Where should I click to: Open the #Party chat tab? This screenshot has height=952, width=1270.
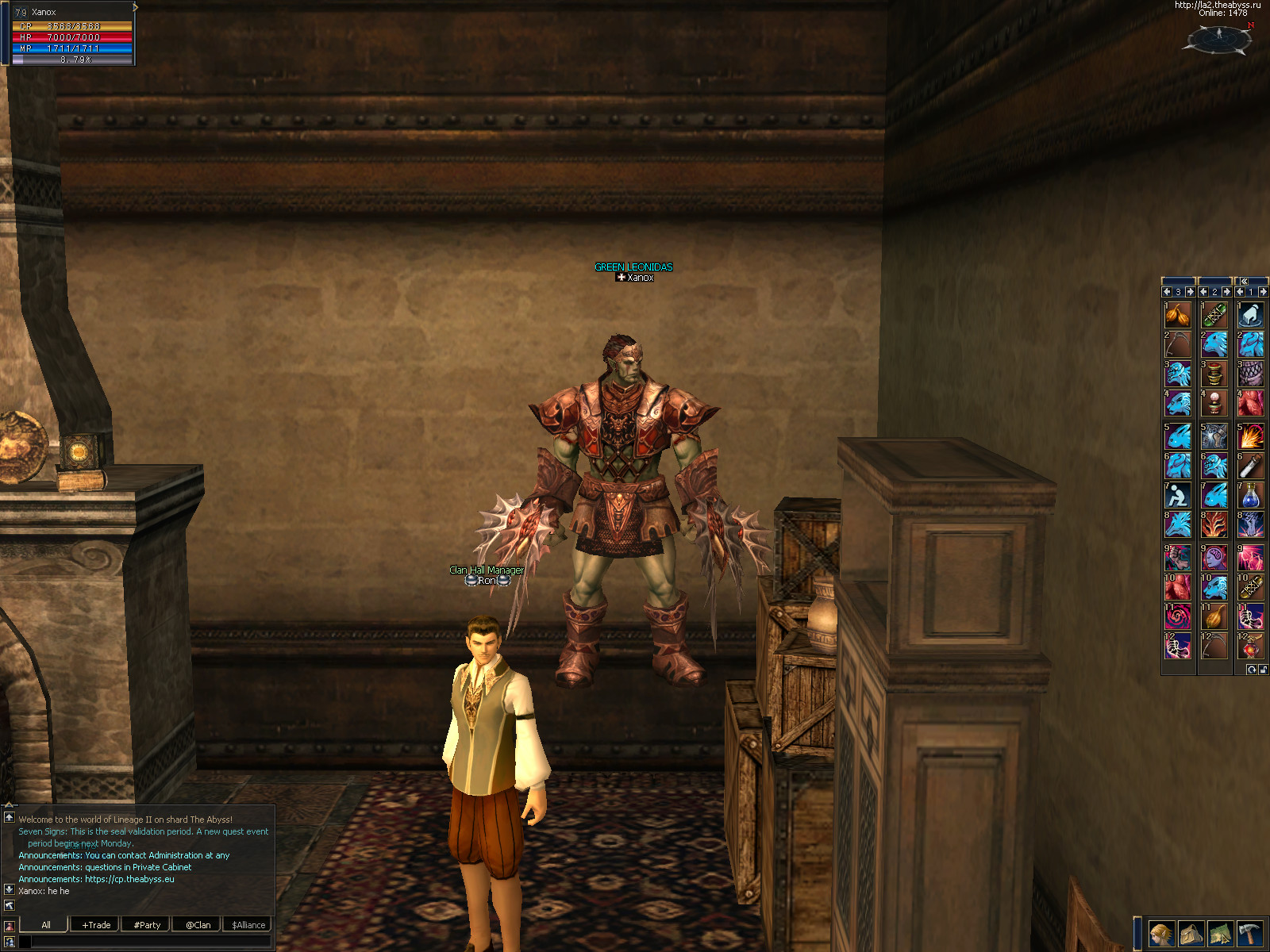pos(147,924)
